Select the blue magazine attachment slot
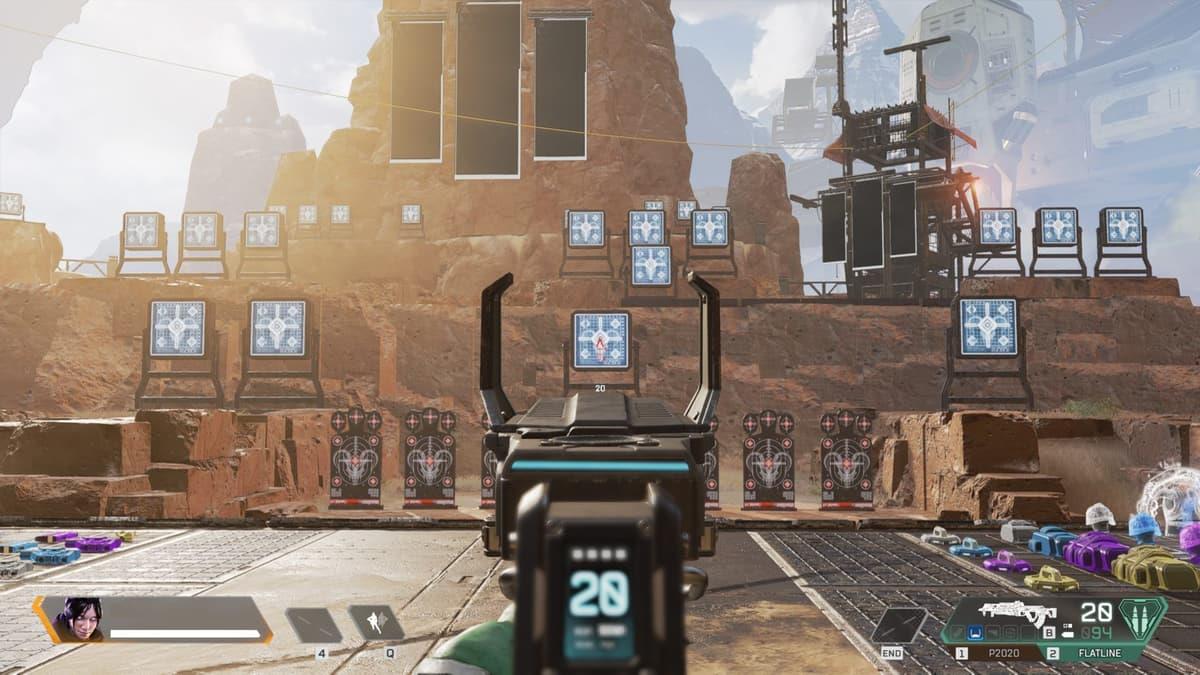 click(x=975, y=632)
